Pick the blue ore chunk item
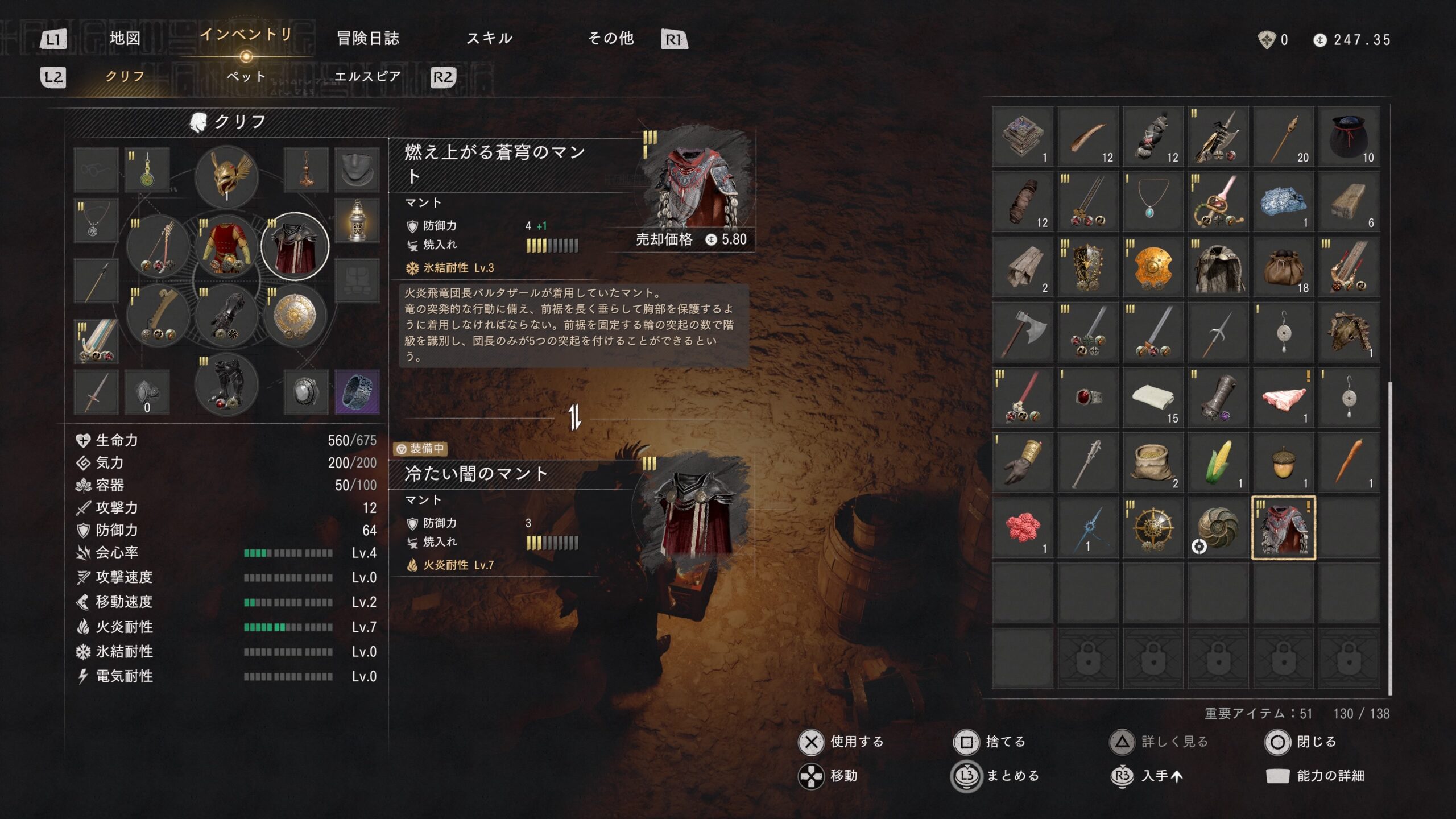This screenshot has width=1456, height=819. [1283, 202]
